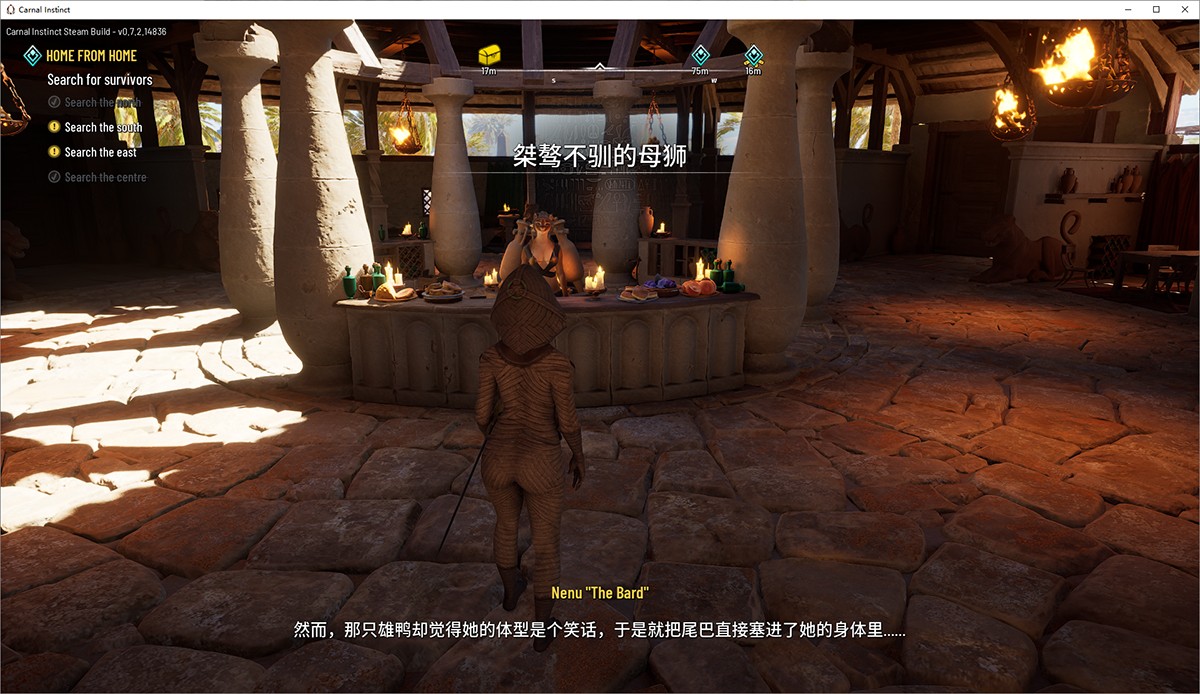The height and width of the screenshot is (694, 1200).
Task: Select the Search the south objective
Action: [103, 127]
